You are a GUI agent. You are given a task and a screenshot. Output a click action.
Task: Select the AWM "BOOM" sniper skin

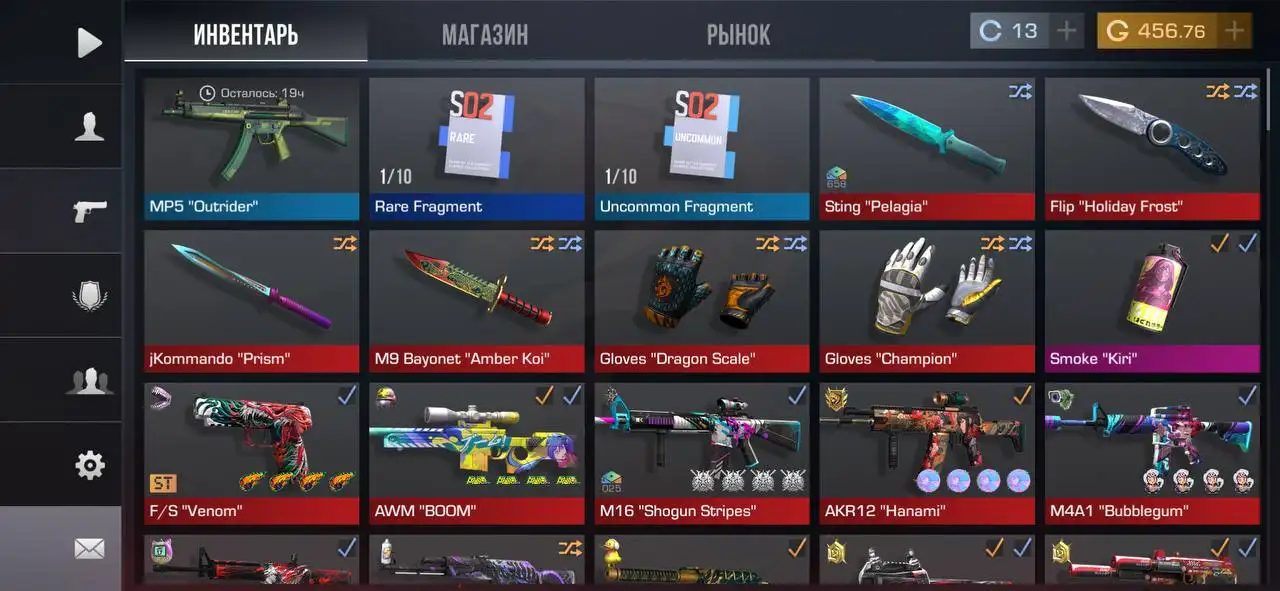[476, 452]
